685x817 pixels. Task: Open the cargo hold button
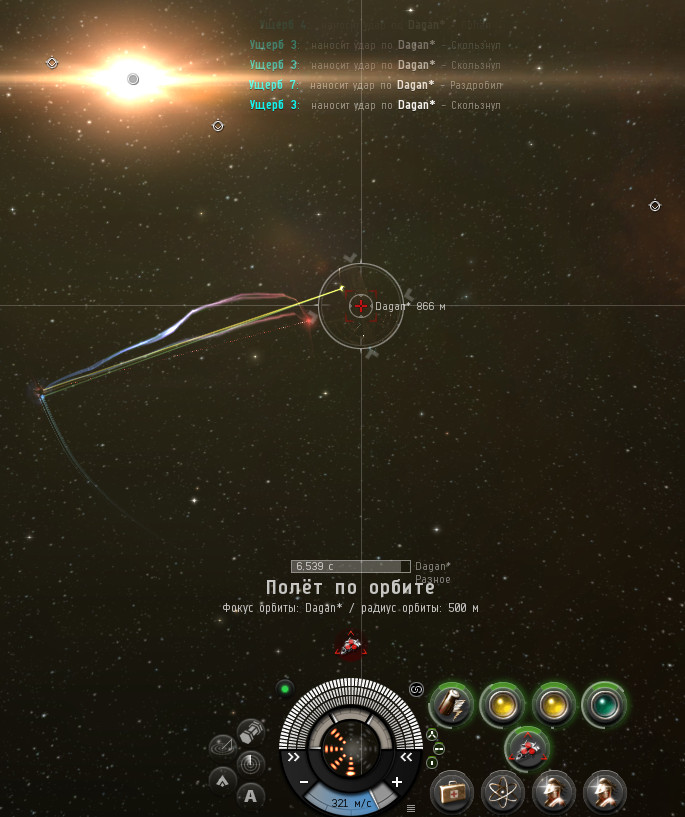click(251, 729)
